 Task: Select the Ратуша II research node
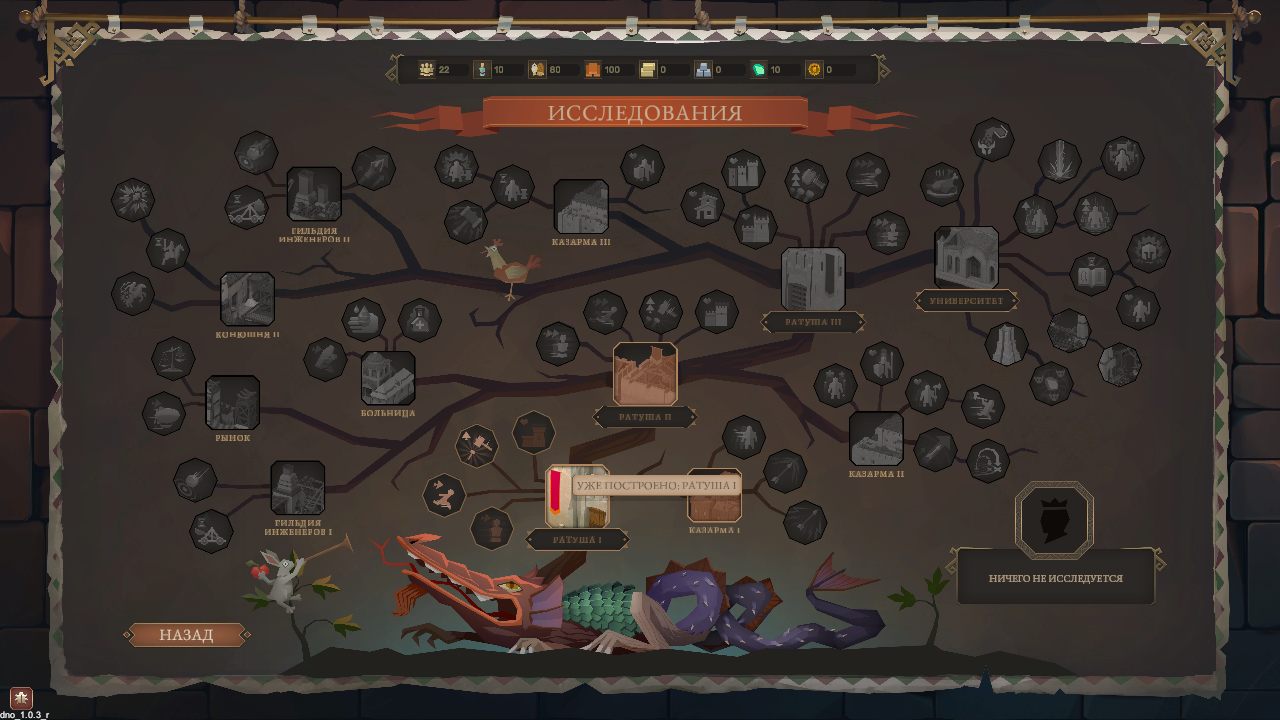[645, 374]
